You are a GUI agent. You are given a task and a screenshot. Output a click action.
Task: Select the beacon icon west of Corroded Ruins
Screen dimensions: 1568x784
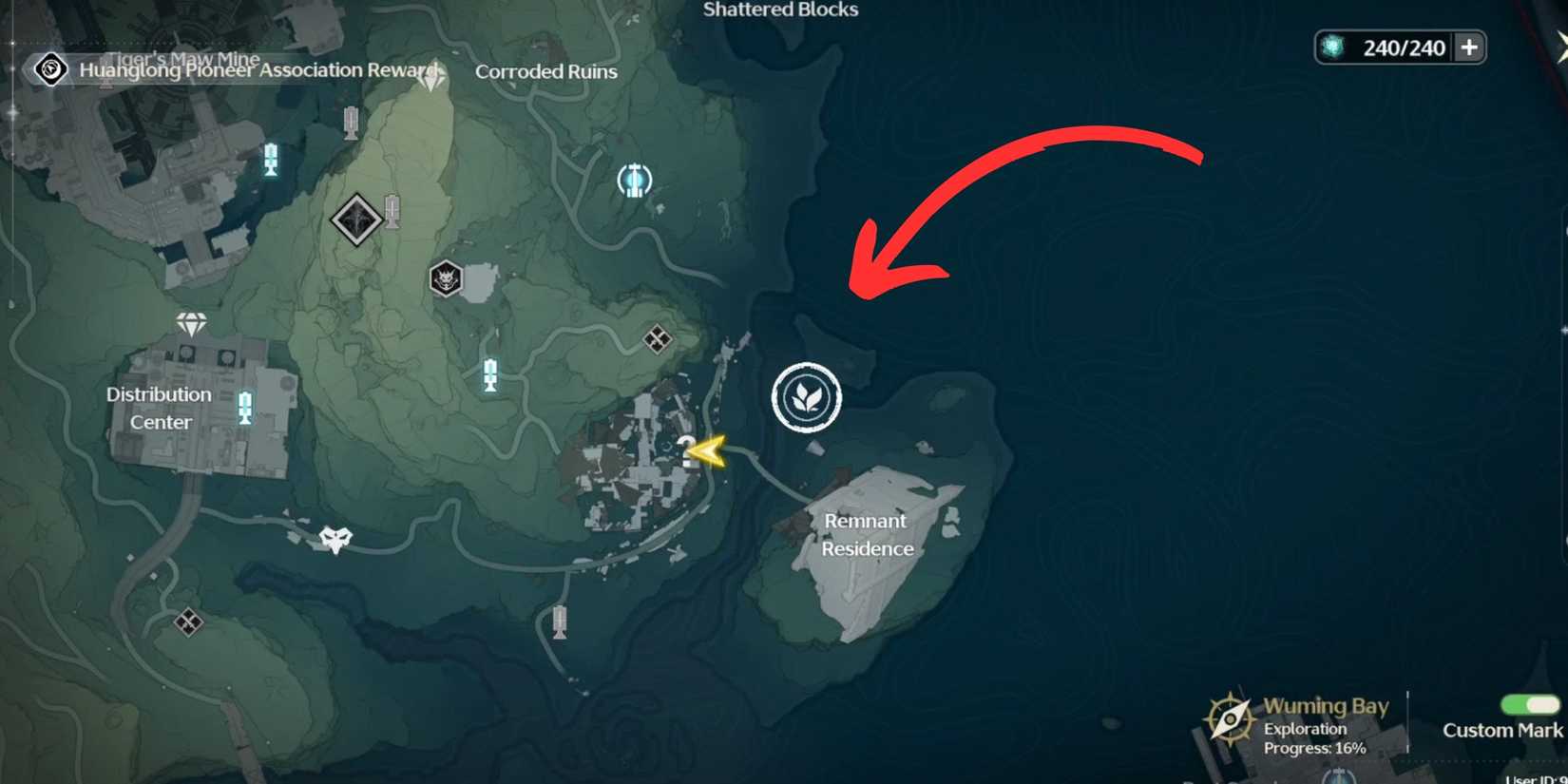coord(350,122)
